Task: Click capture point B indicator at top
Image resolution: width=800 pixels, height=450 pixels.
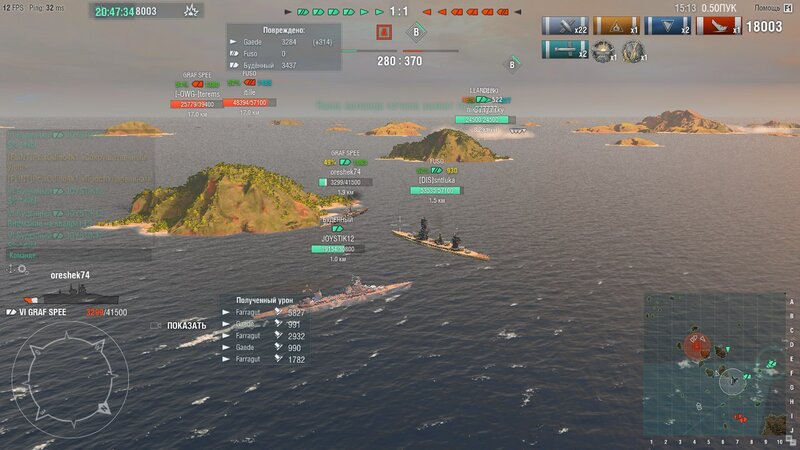Action: 415,33
